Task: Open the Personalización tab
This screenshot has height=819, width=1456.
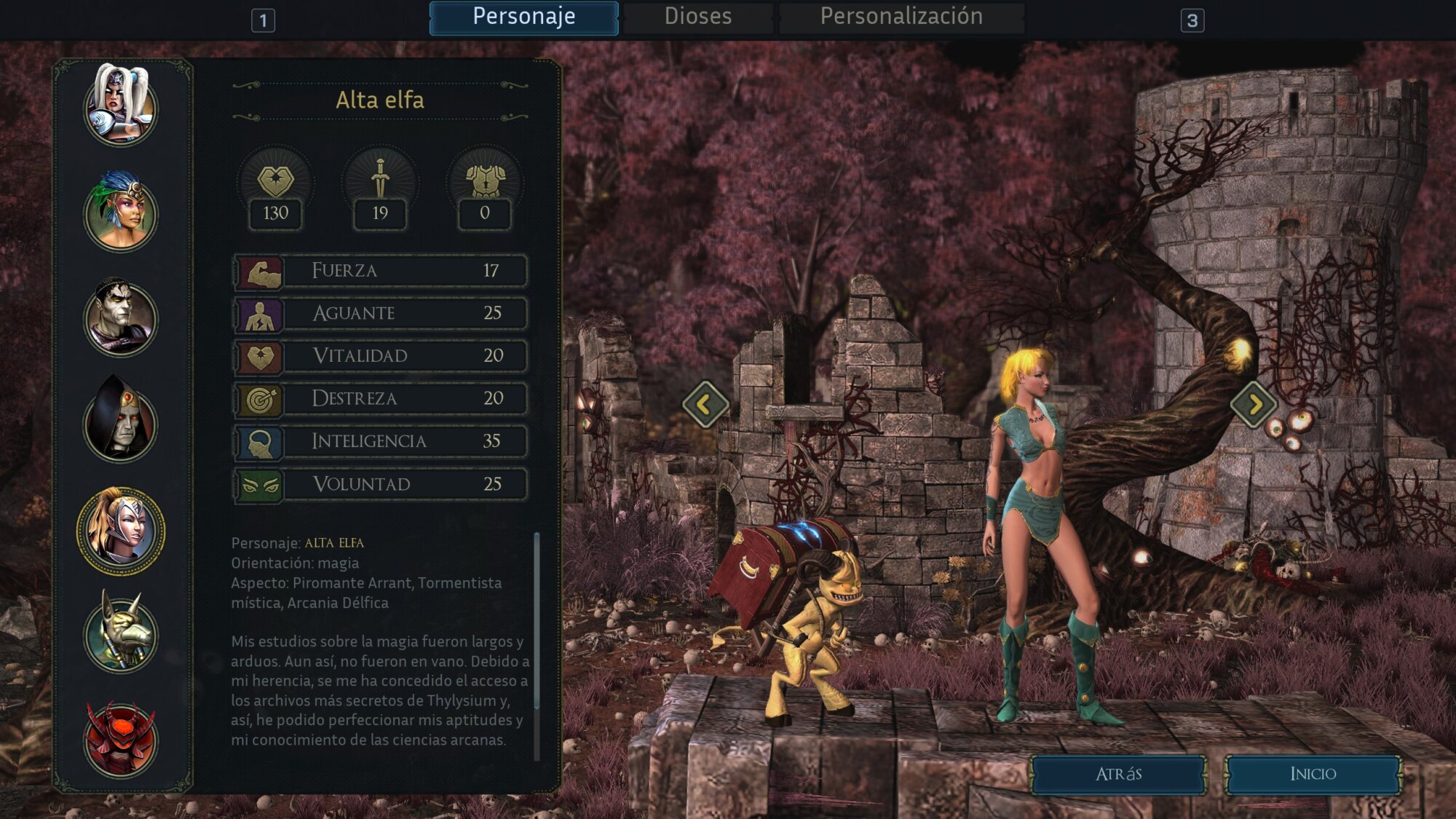Action: coord(901,17)
